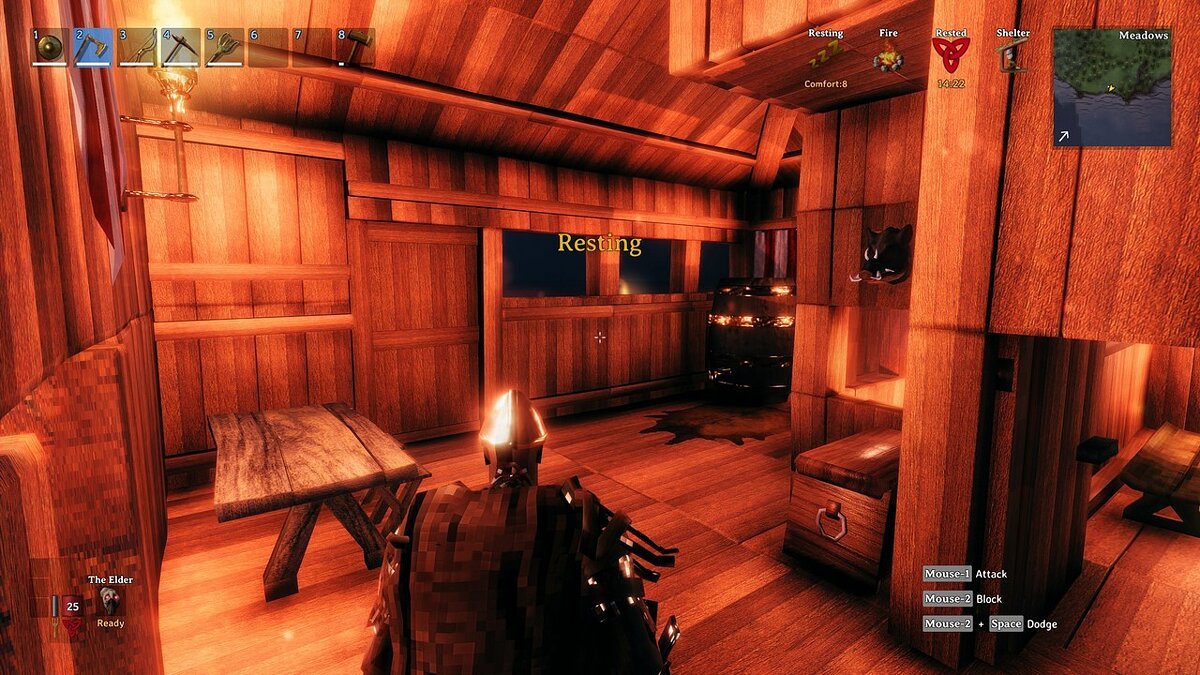1200x675 pixels.
Task: Choose the bow from the hotbar
Action: click(x=137, y=47)
